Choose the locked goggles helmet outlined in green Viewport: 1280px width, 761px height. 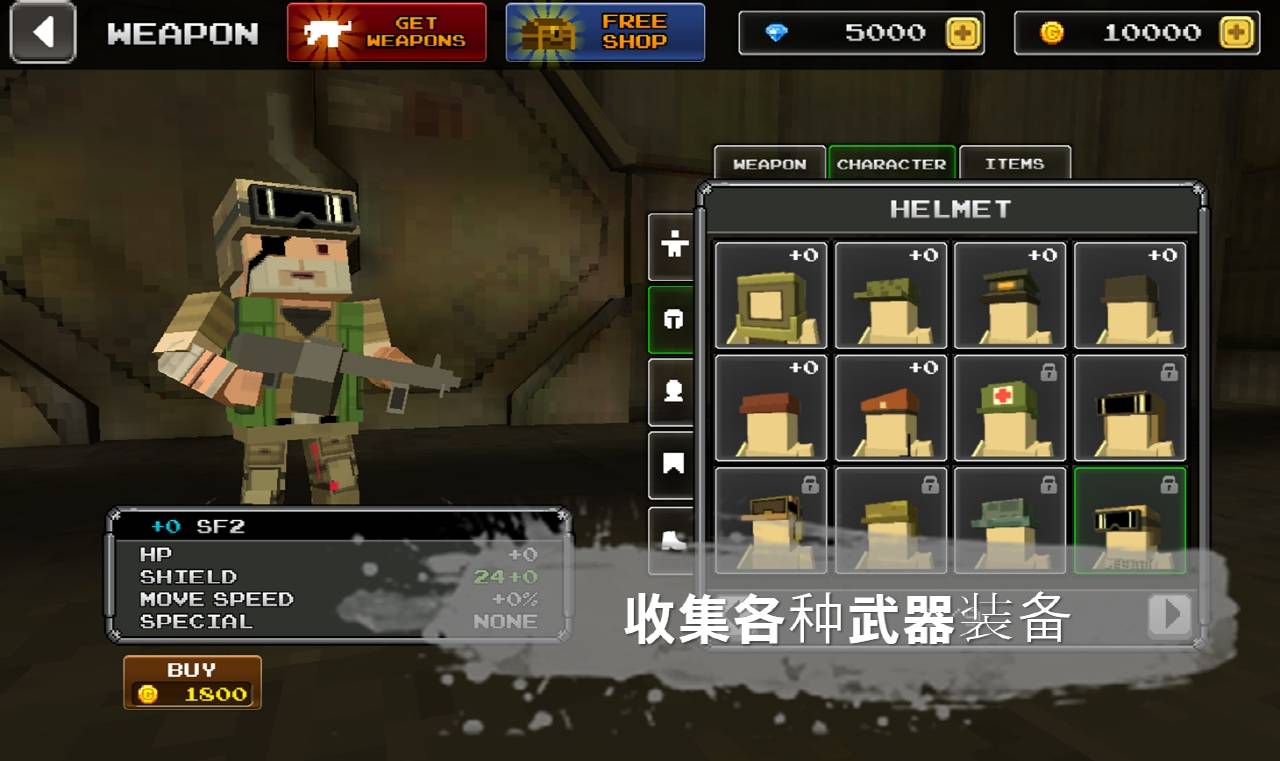1130,520
